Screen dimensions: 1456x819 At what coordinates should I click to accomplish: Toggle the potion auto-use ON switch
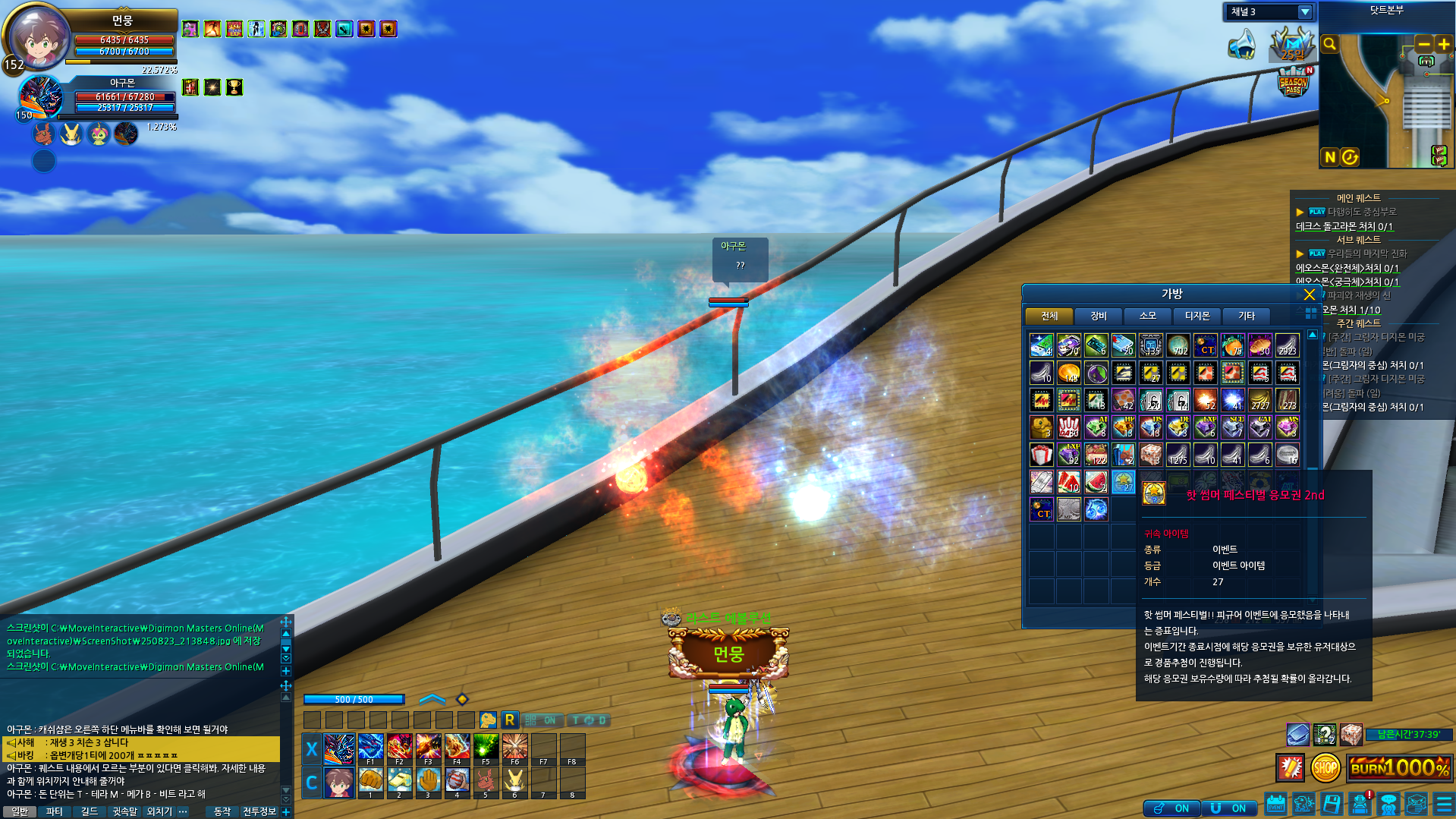1171,808
